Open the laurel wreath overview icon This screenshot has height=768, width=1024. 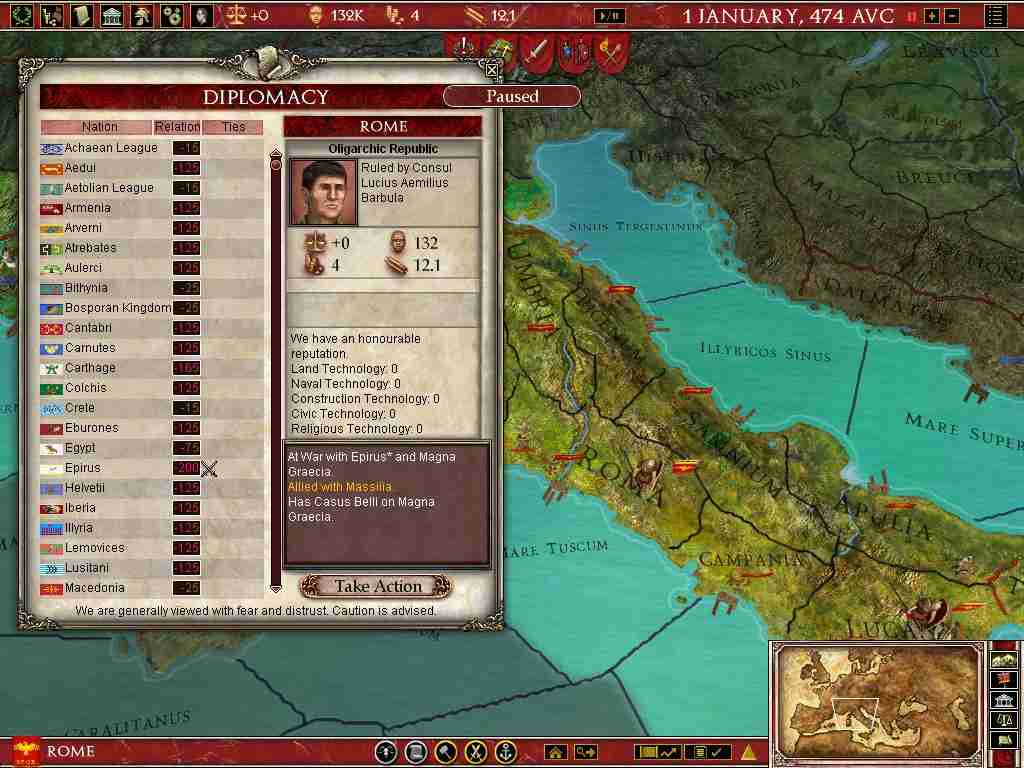[21, 15]
